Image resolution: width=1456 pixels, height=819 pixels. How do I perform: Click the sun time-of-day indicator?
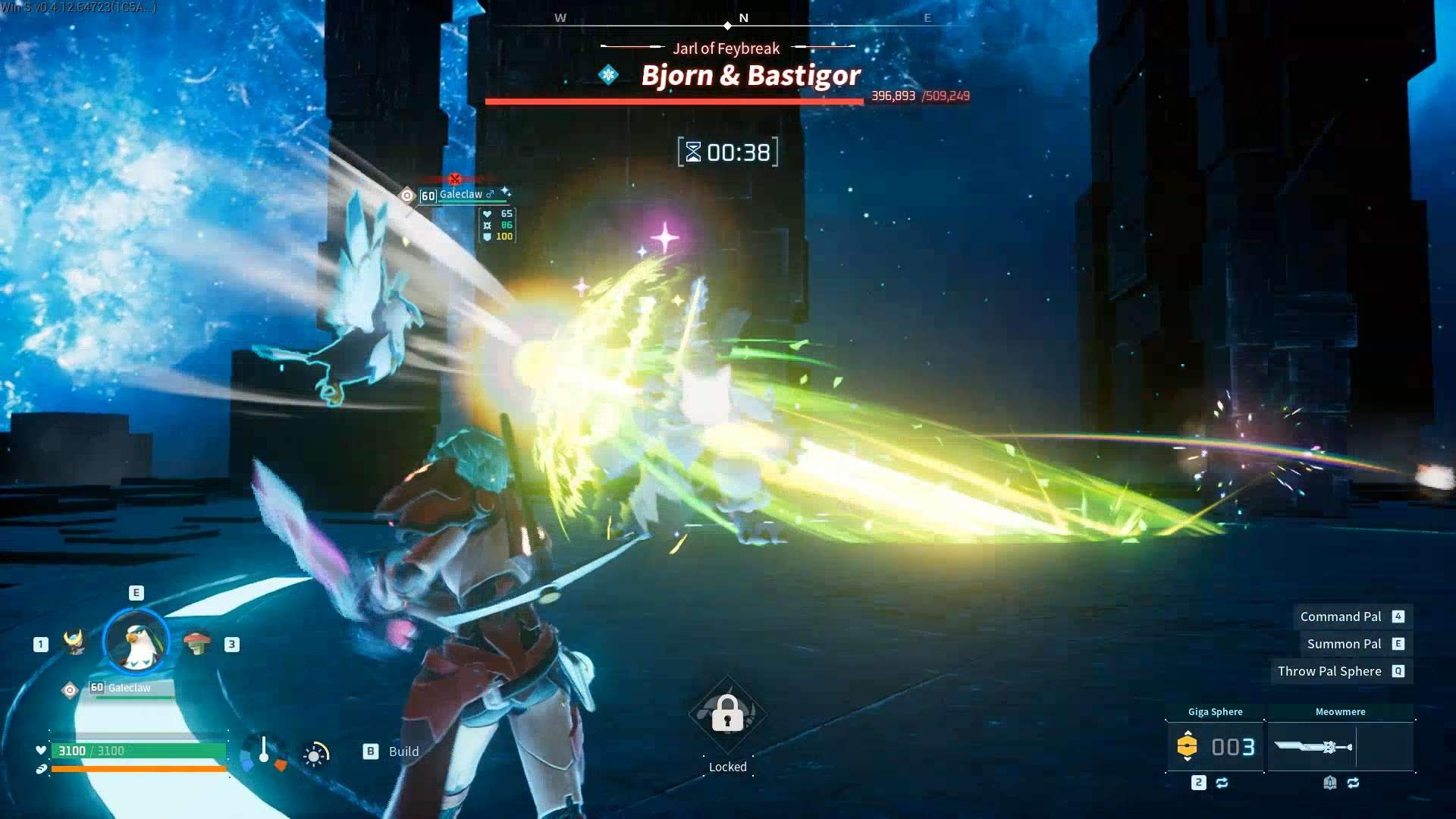click(315, 754)
